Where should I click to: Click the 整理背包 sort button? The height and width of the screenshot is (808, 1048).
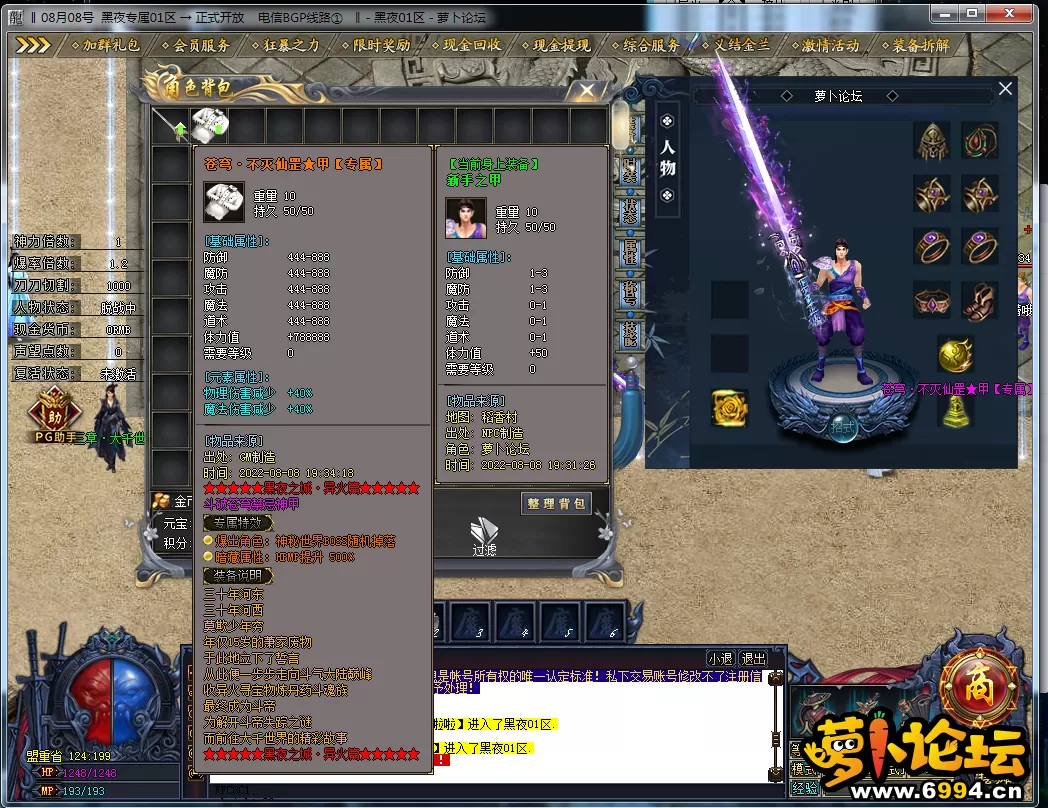(556, 504)
